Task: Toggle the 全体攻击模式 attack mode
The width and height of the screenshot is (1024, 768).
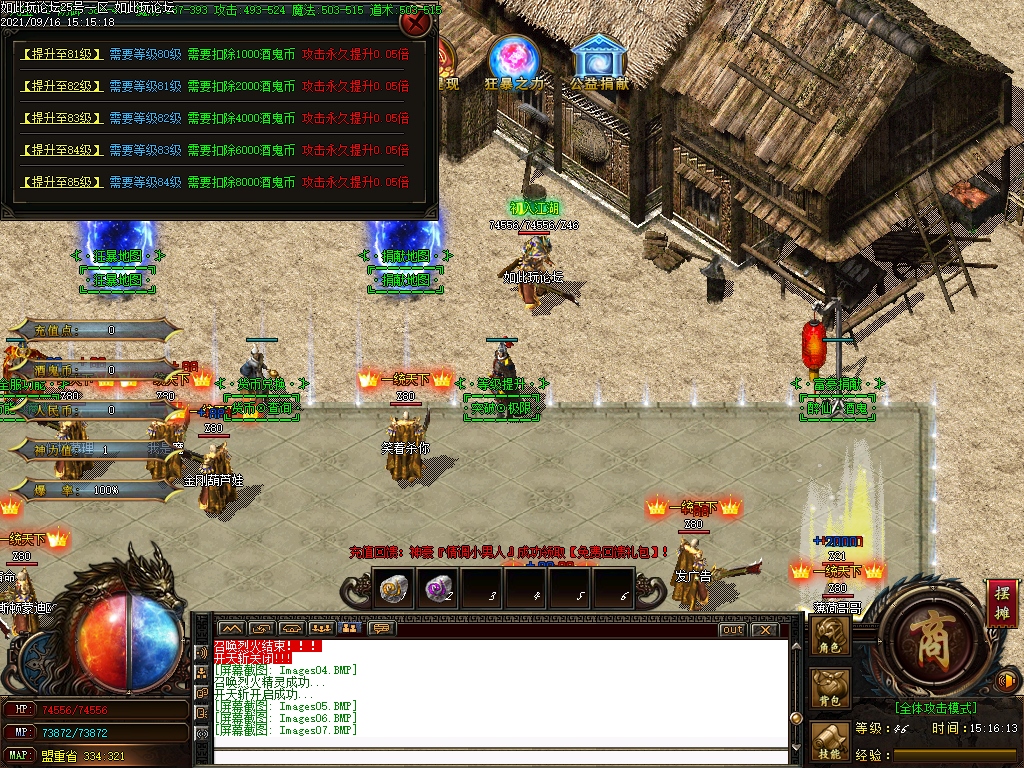Action: coord(936,708)
